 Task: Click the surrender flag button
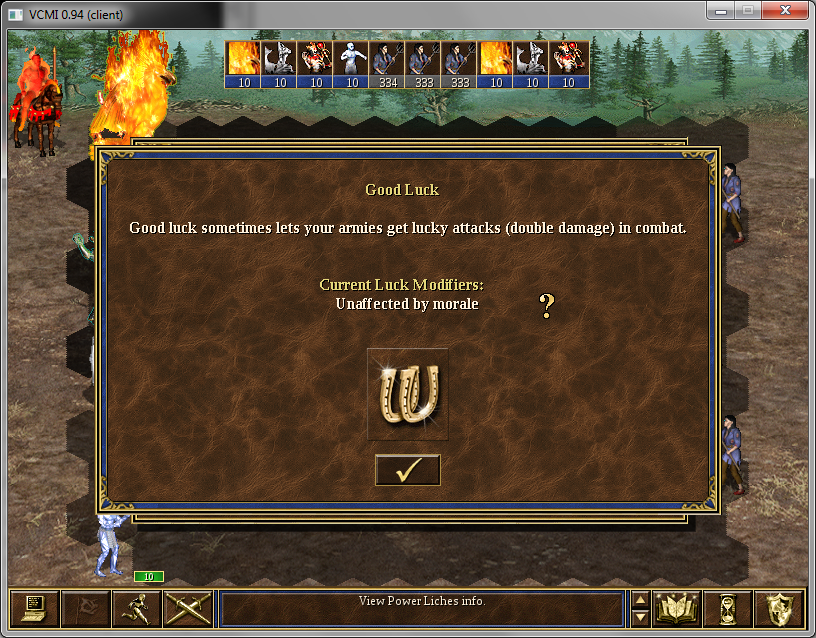point(85,608)
